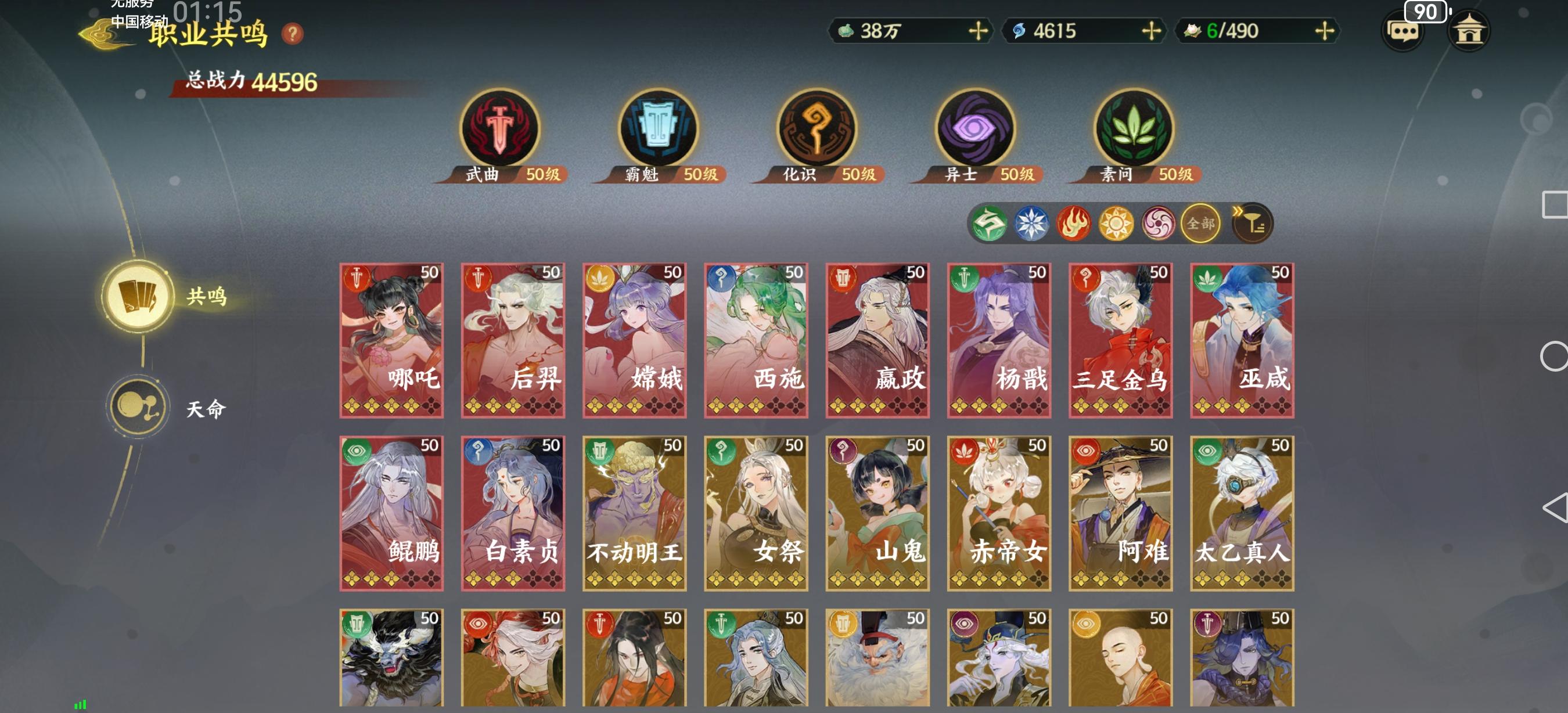Select the 哪吒 character card
1568x713 pixels.
click(393, 339)
